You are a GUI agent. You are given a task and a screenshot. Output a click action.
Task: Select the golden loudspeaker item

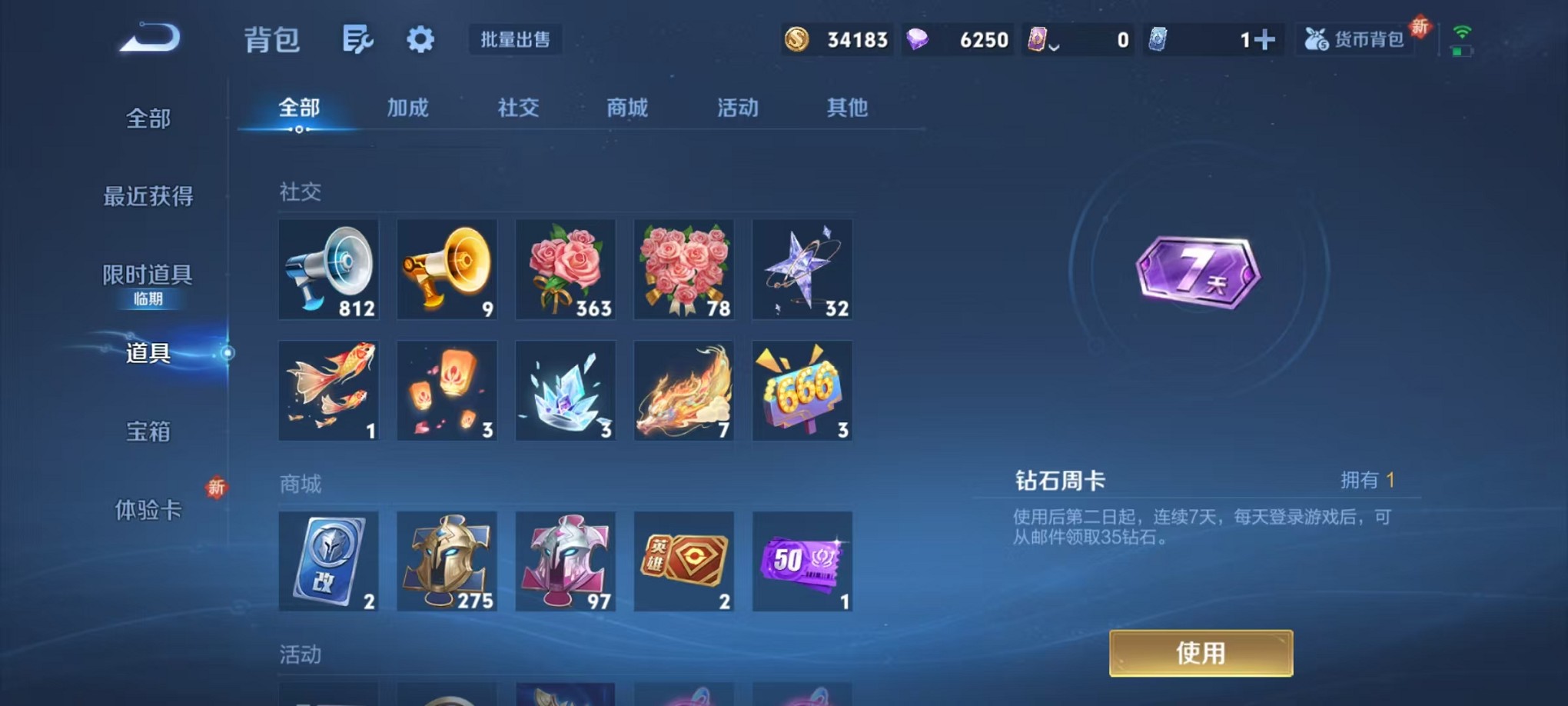click(x=447, y=269)
